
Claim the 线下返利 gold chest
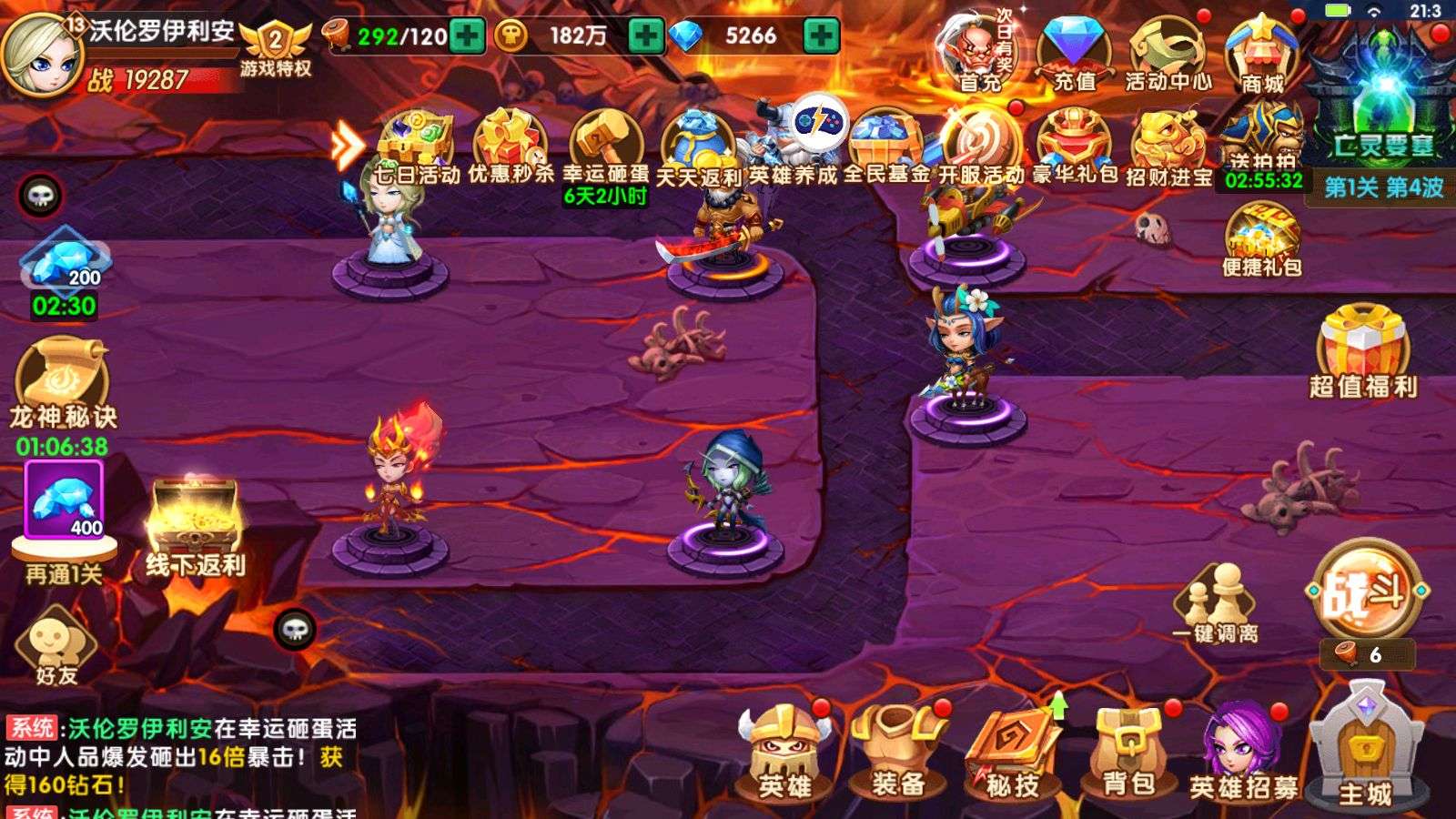point(195,528)
